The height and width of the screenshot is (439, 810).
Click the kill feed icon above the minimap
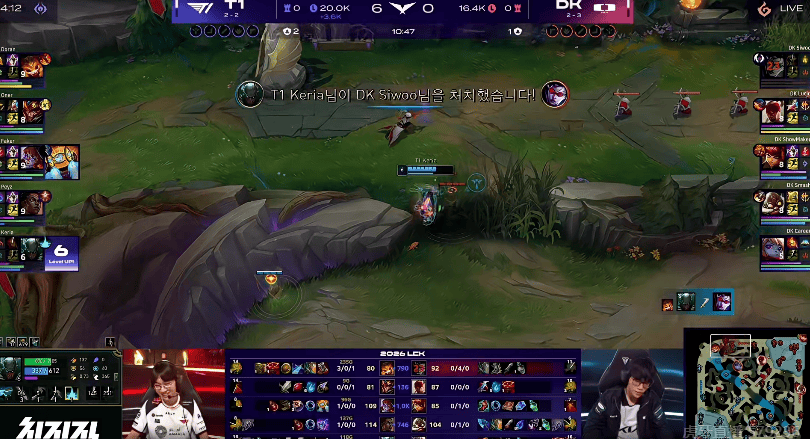[696, 301]
